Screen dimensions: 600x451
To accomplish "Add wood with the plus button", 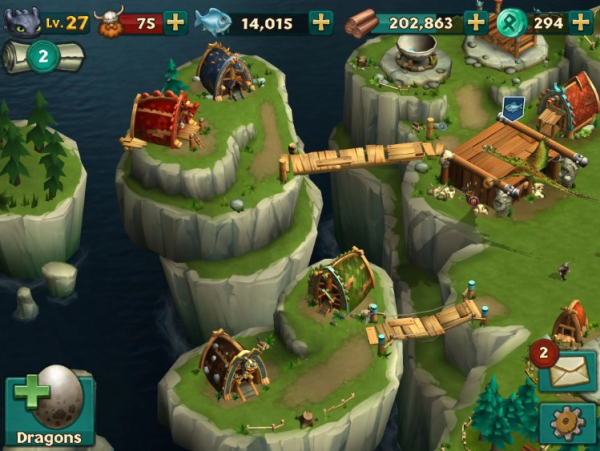I will coord(476,22).
